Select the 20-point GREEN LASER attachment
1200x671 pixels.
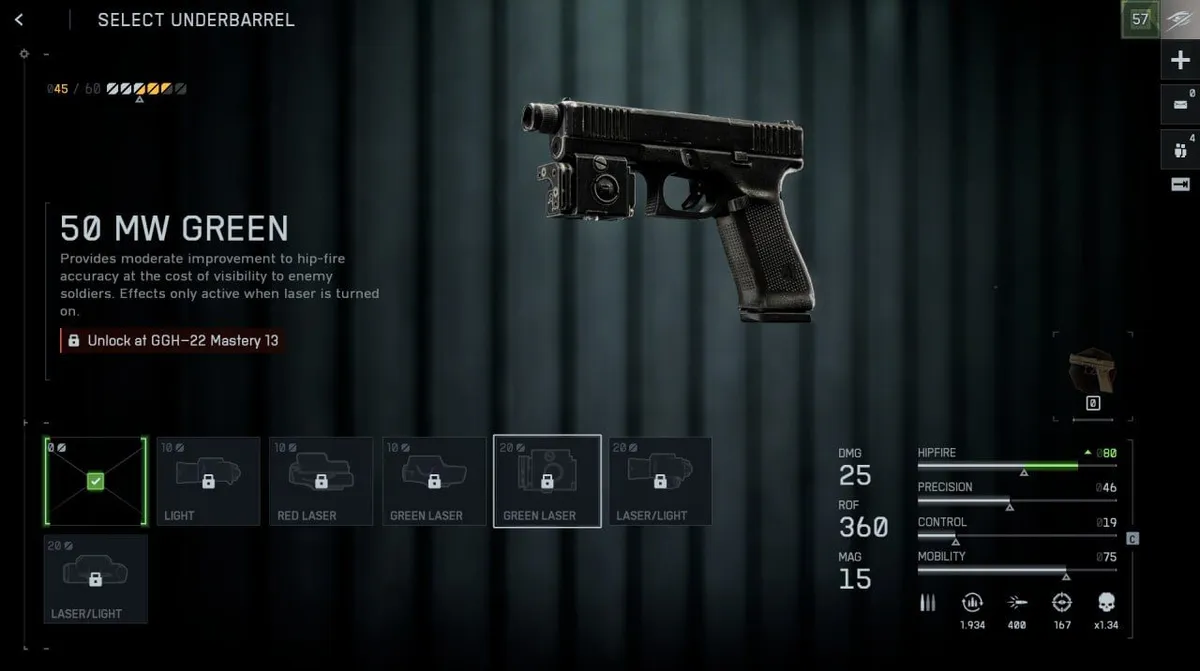point(547,481)
